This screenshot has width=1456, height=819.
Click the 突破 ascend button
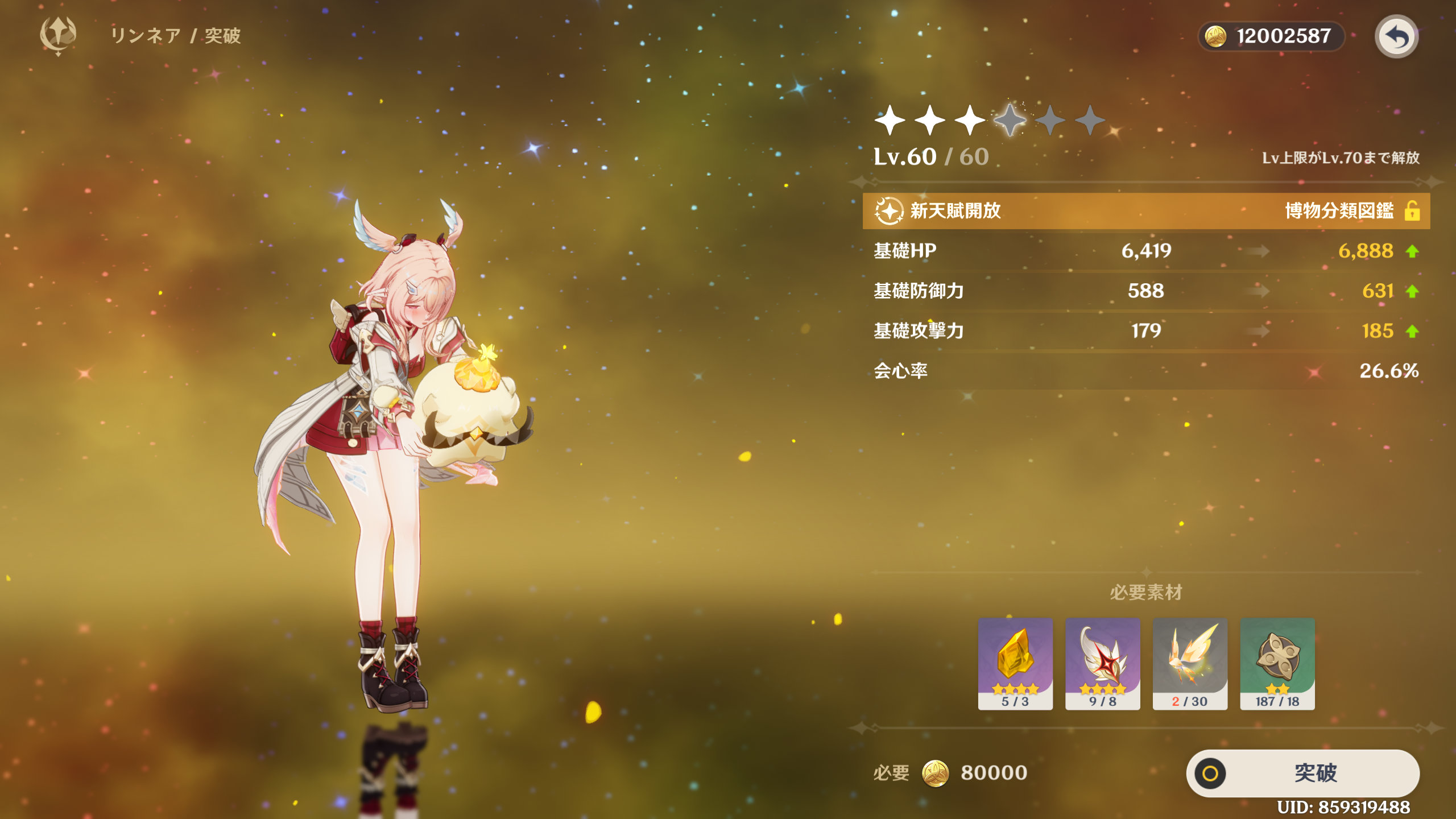(x=1302, y=773)
